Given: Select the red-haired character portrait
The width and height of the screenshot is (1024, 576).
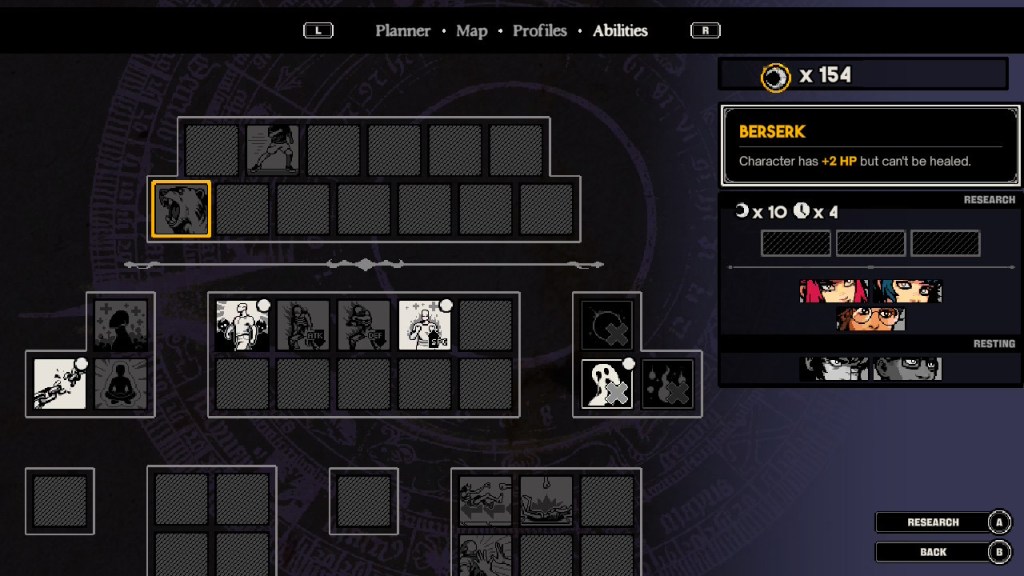Looking at the screenshot, I should [x=833, y=291].
